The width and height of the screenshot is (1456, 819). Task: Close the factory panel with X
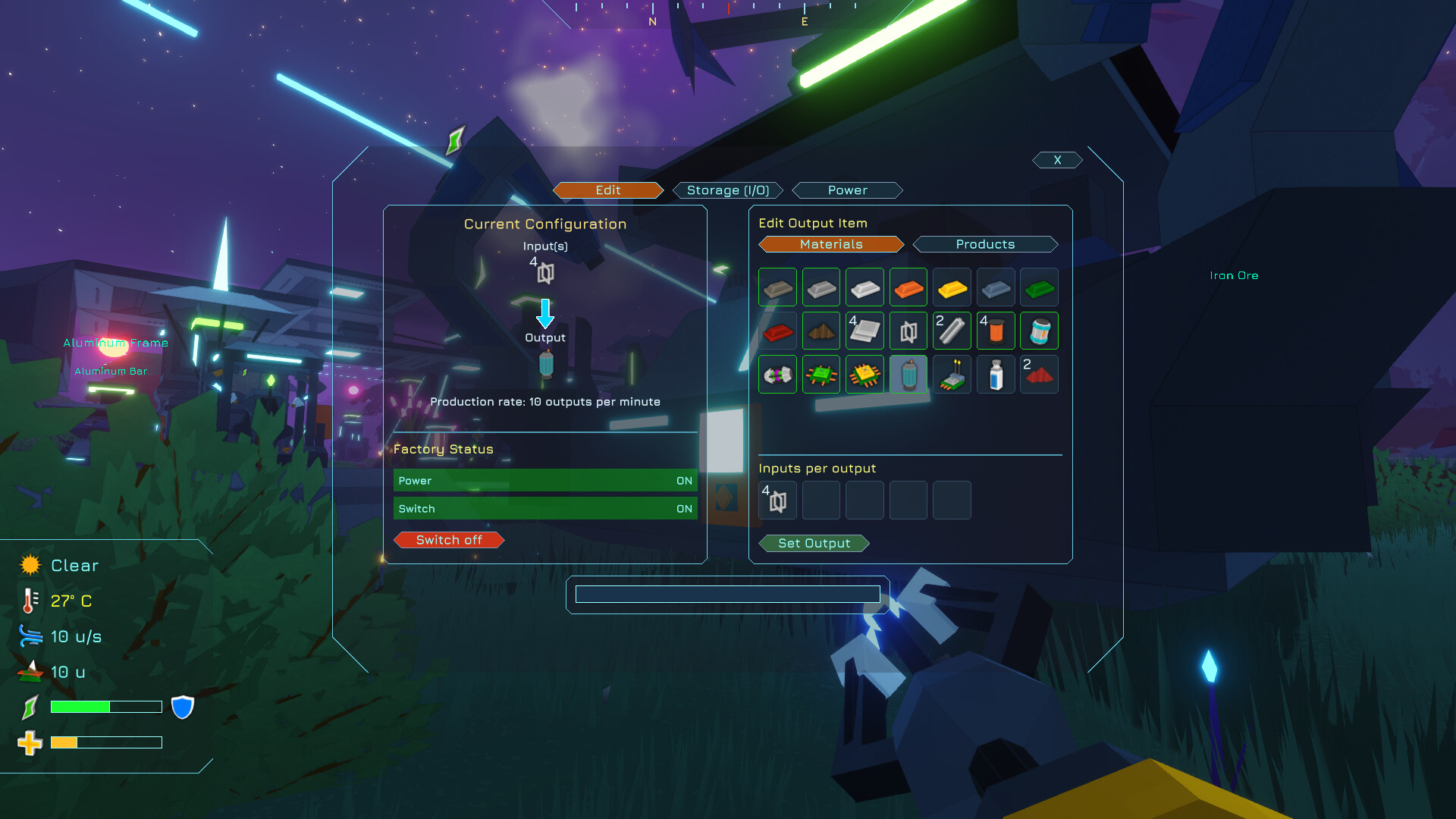point(1056,159)
